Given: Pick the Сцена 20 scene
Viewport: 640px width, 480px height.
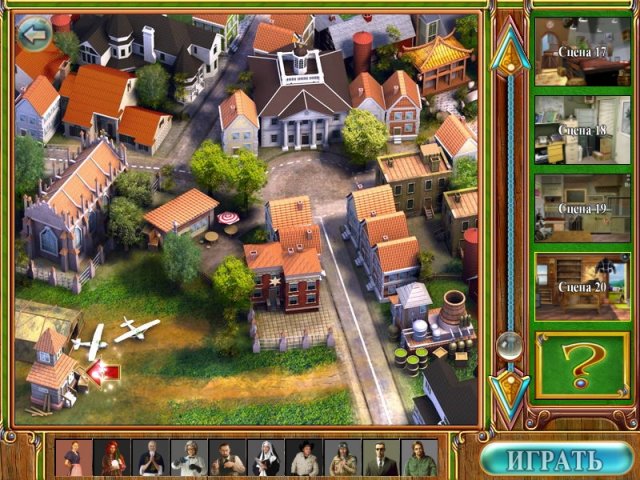Looking at the screenshot, I should pos(582,287).
